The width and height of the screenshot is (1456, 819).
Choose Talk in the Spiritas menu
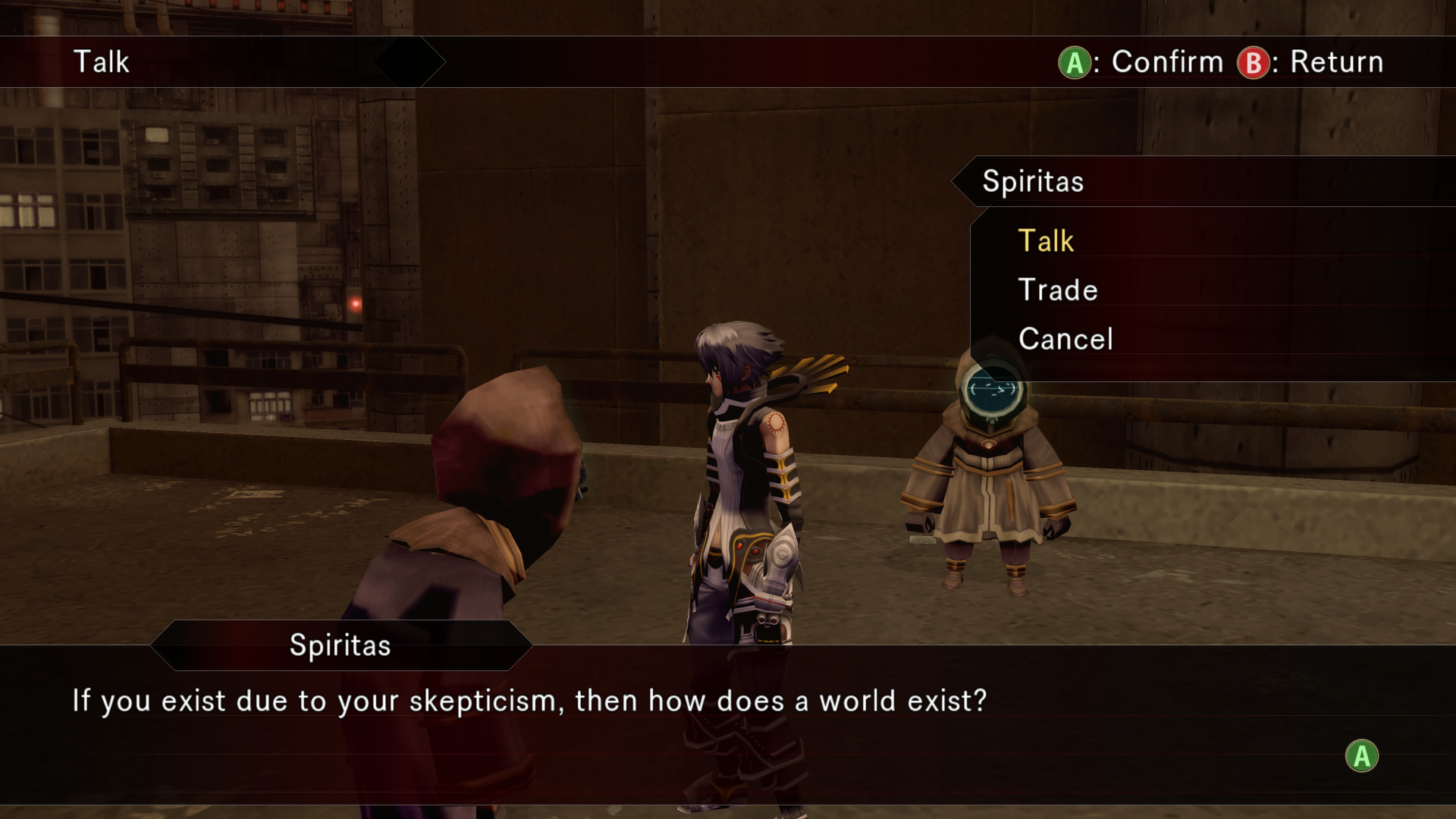pyautogui.click(x=1046, y=241)
